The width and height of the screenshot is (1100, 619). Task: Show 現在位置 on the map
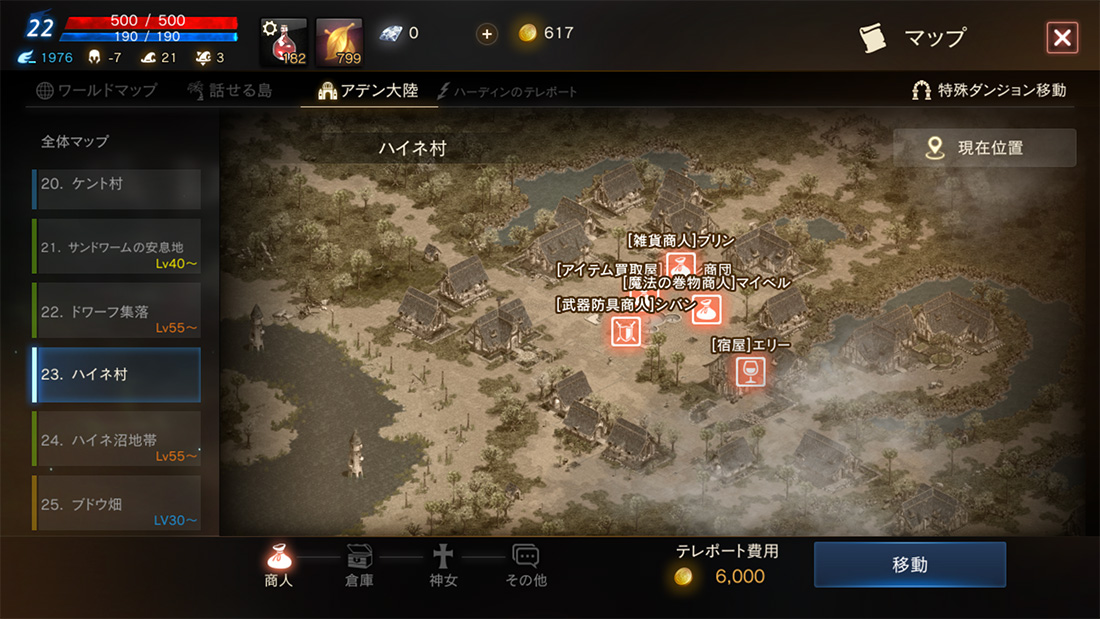click(984, 148)
